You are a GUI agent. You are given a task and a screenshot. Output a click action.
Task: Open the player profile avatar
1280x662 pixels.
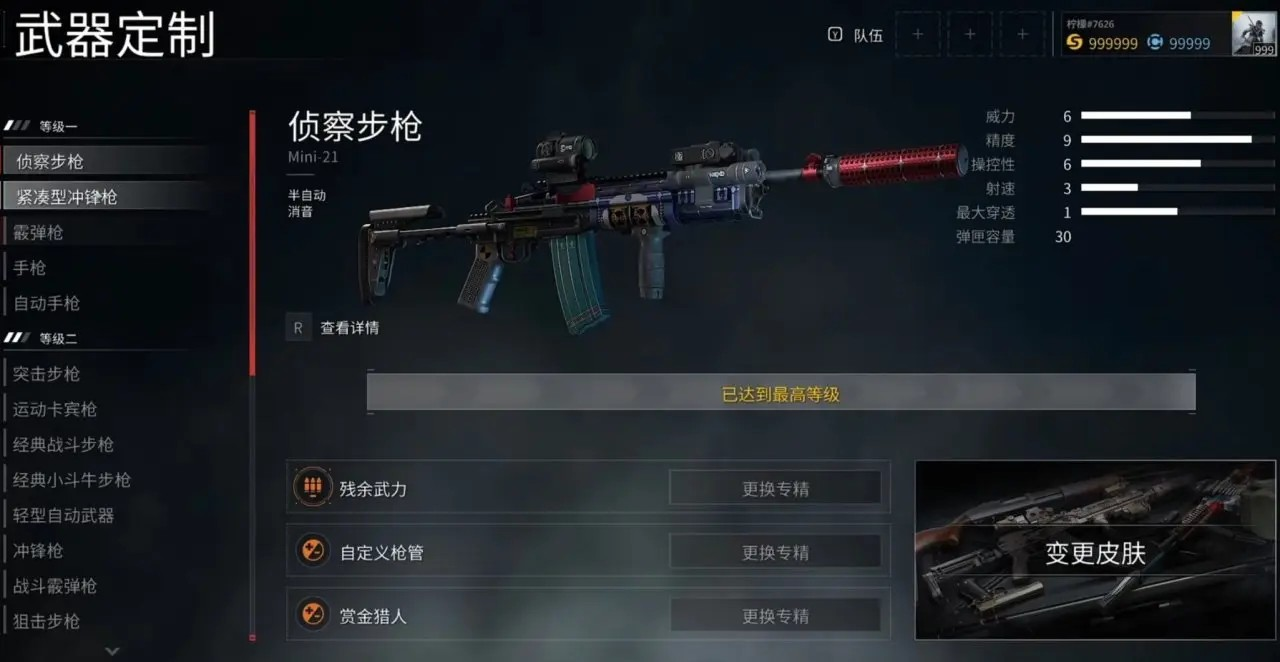(1253, 34)
